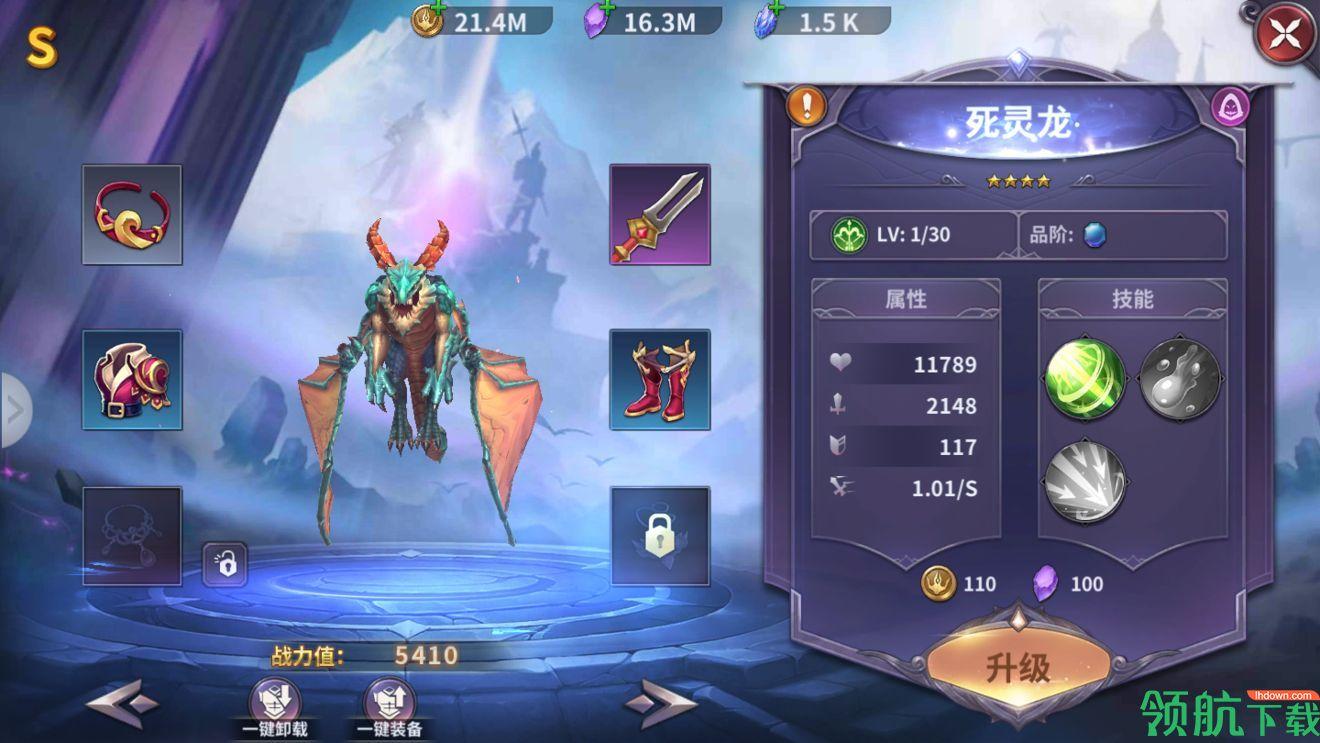Toggle the unlock padlock beside the necklace slot
The width and height of the screenshot is (1320, 743).
pyautogui.click(x=226, y=563)
